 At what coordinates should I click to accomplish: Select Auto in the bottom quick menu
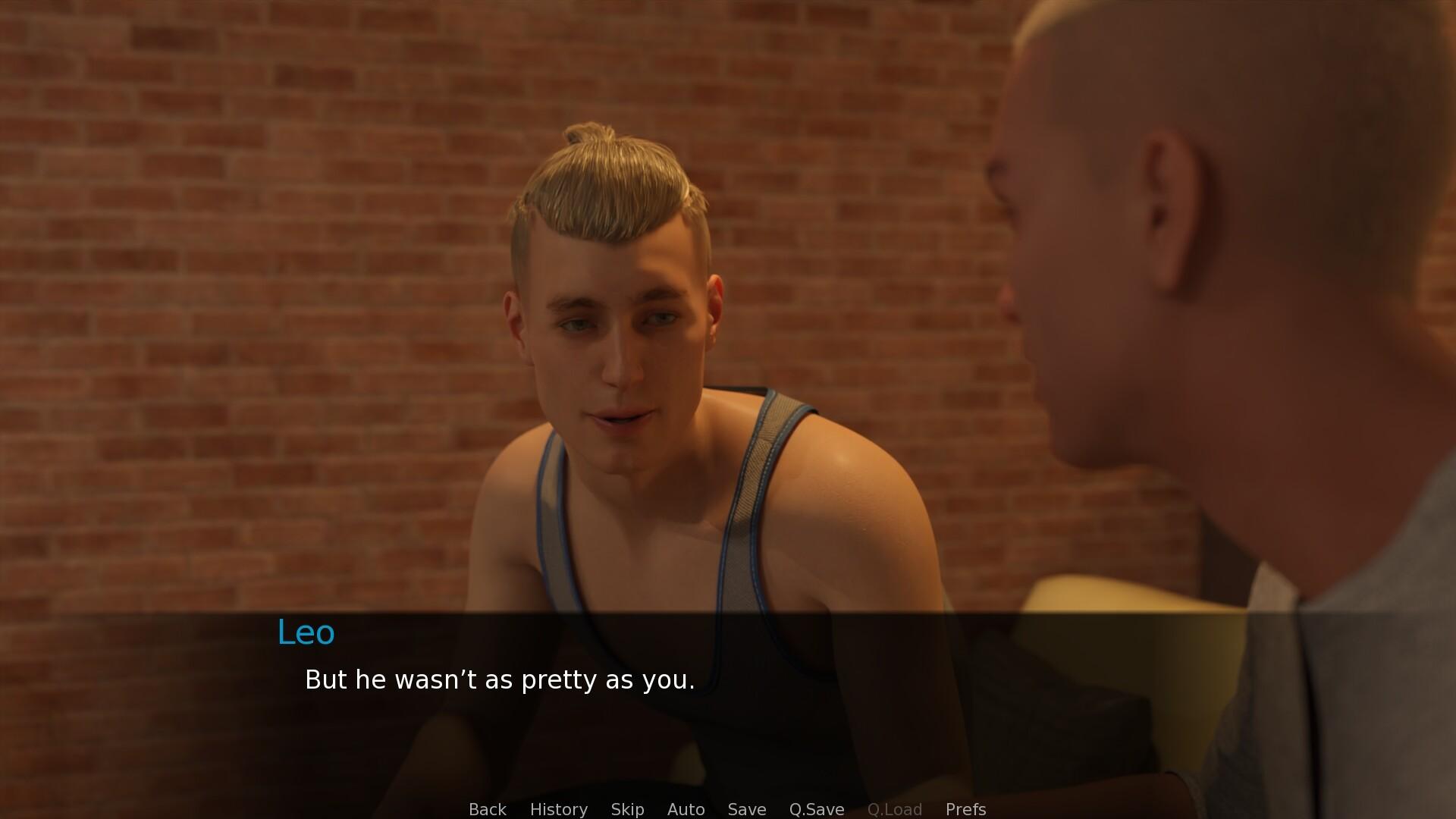click(x=686, y=809)
